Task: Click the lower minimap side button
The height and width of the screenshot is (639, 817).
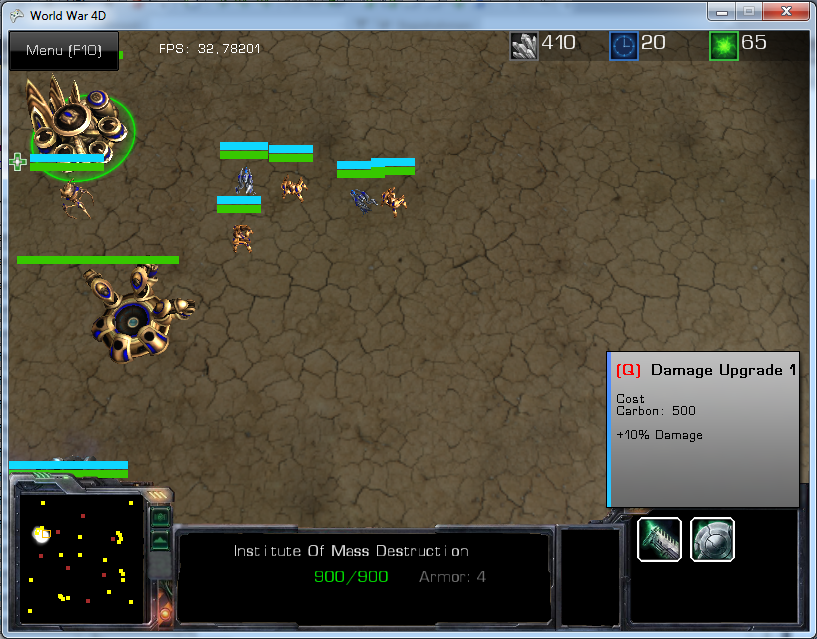Action: [x=160, y=541]
